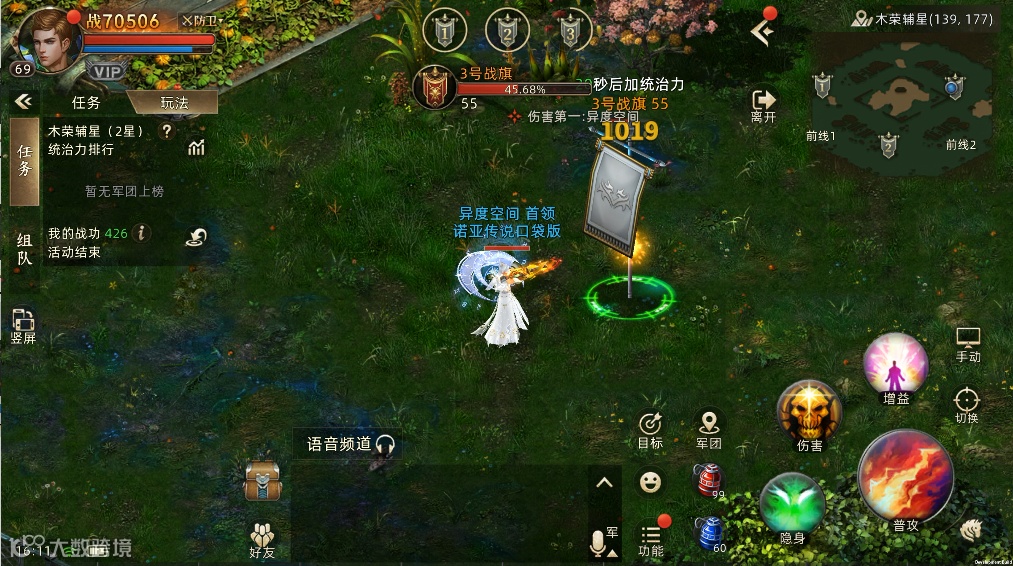Switch to the 任务 tab
The width and height of the screenshot is (1013, 566).
86,102
